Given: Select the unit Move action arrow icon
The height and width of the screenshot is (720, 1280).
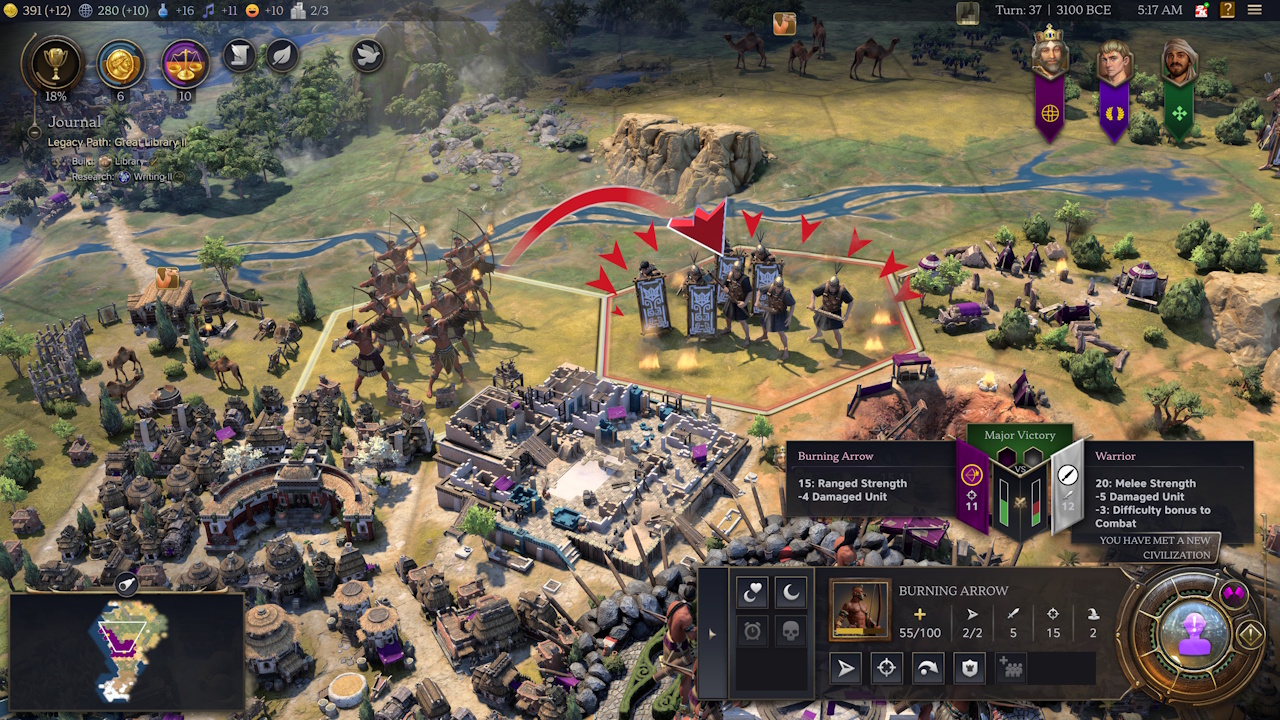Looking at the screenshot, I should coord(848,668).
